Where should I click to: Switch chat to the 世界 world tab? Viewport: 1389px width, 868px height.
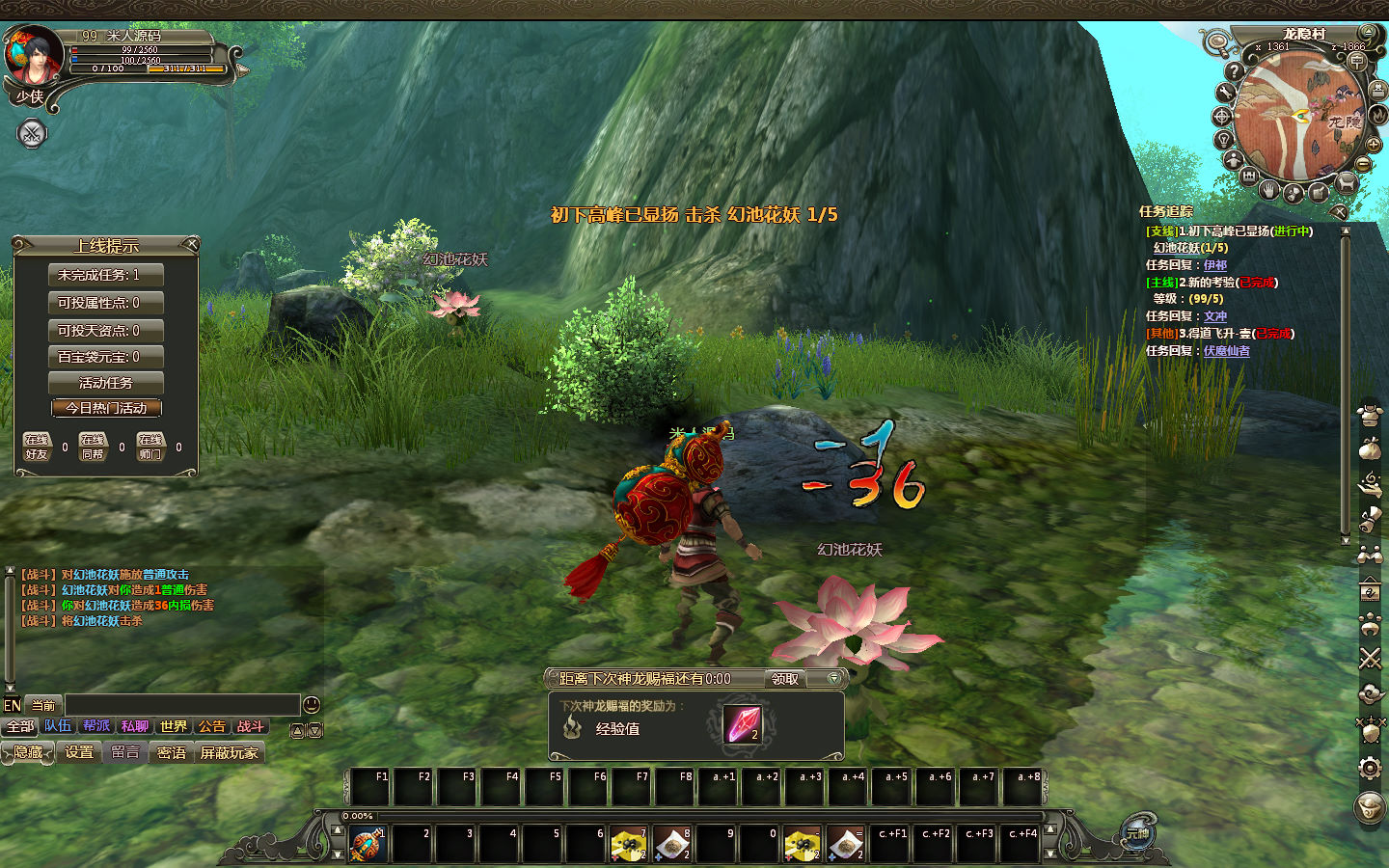[174, 726]
